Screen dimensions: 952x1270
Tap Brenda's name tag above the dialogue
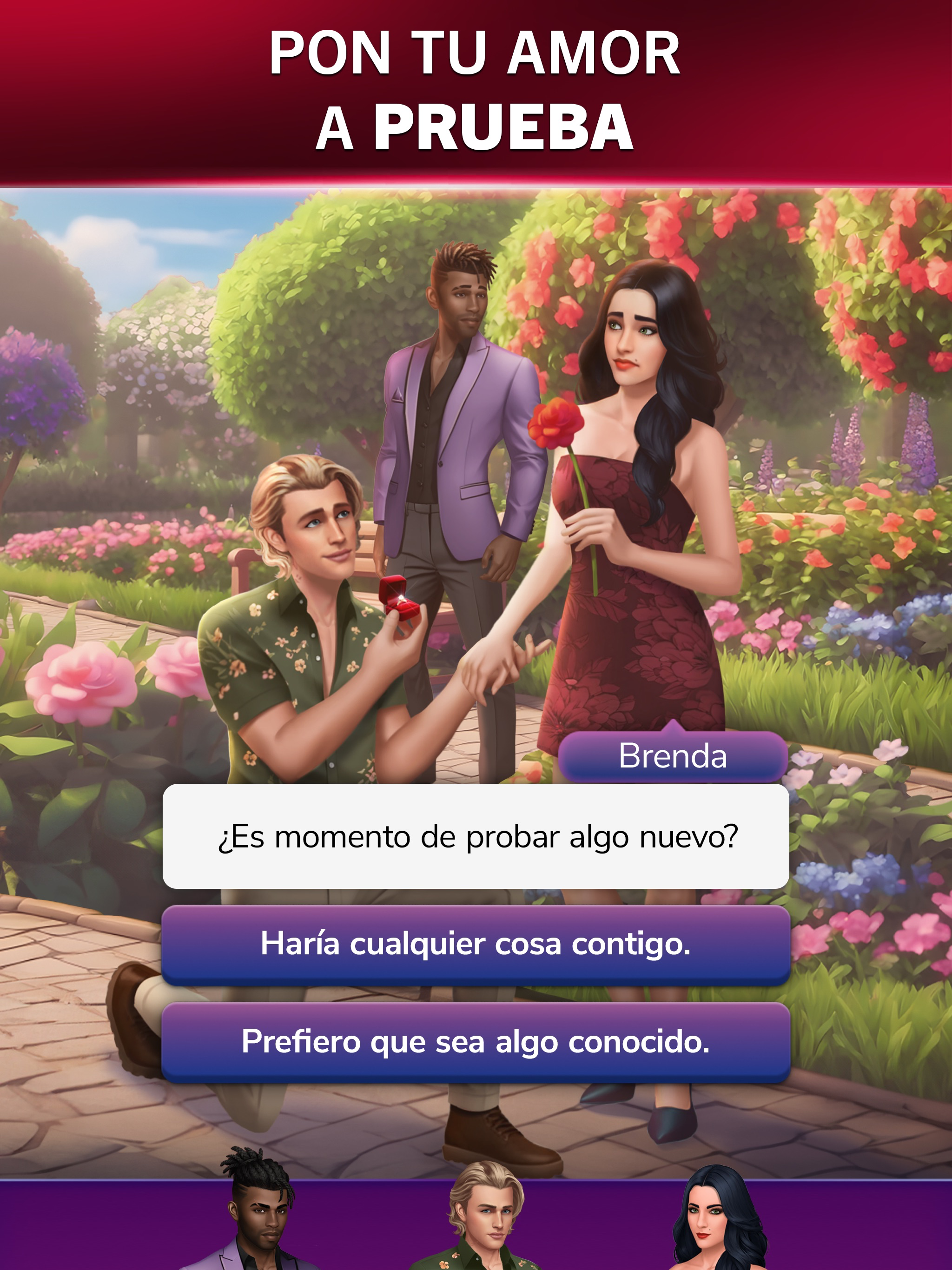(671, 758)
